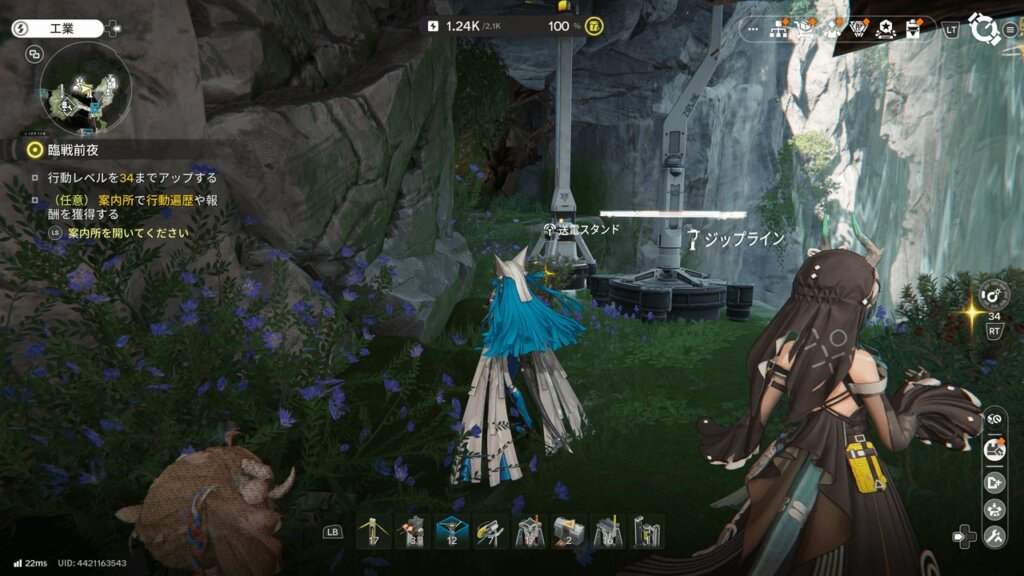The width and height of the screenshot is (1024, 576).
Task: Open the hamburger main menu button
Action: (x=1010, y=29)
